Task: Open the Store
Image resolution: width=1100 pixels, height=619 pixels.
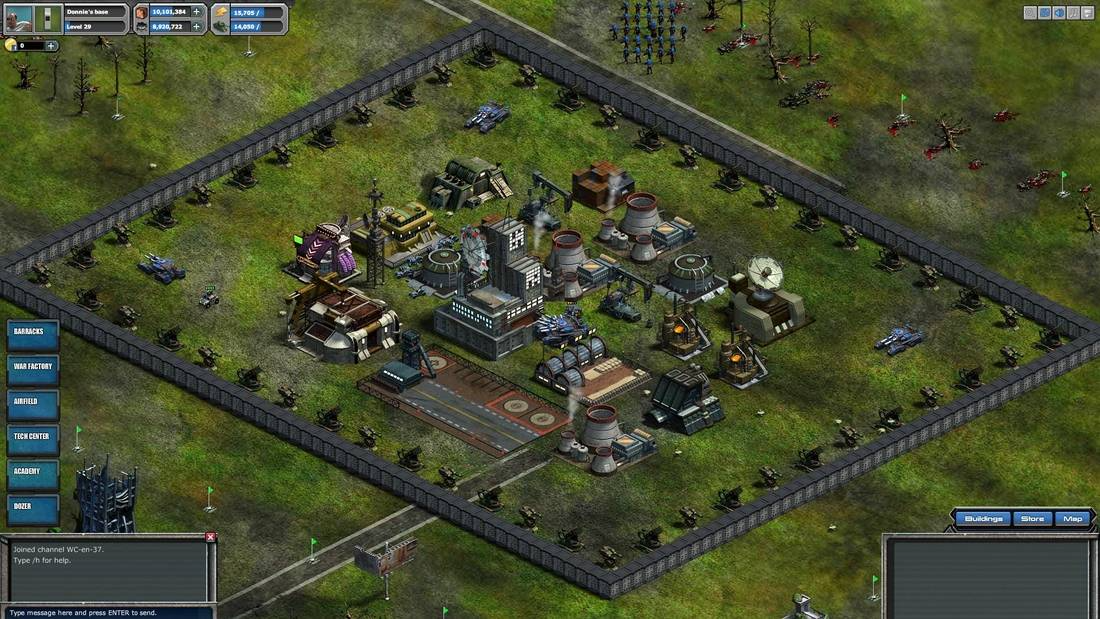Action: [1032, 519]
